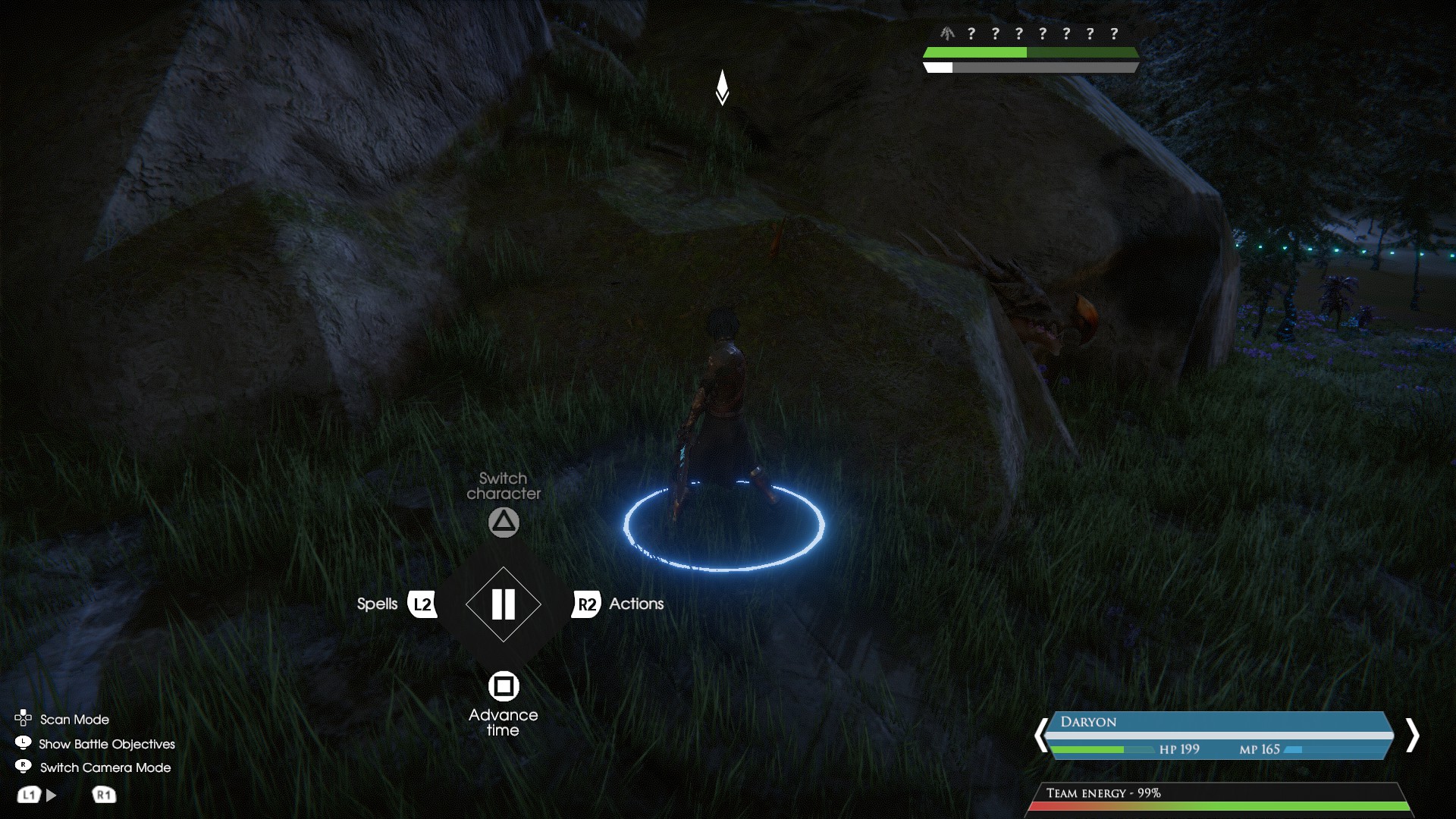Cycle to next character with right chevron

(1411, 735)
